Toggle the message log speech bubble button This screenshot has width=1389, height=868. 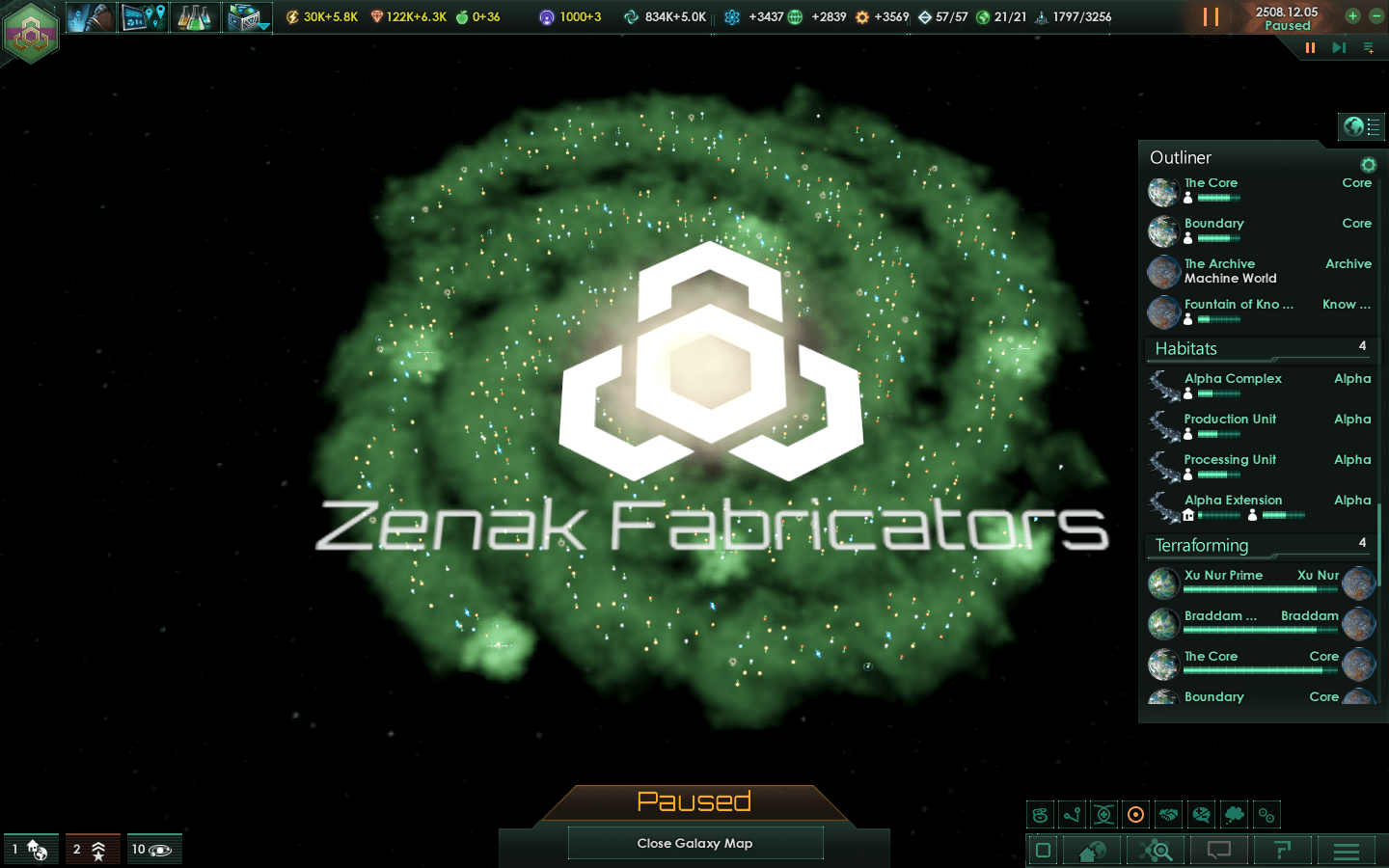pos(1218,850)
